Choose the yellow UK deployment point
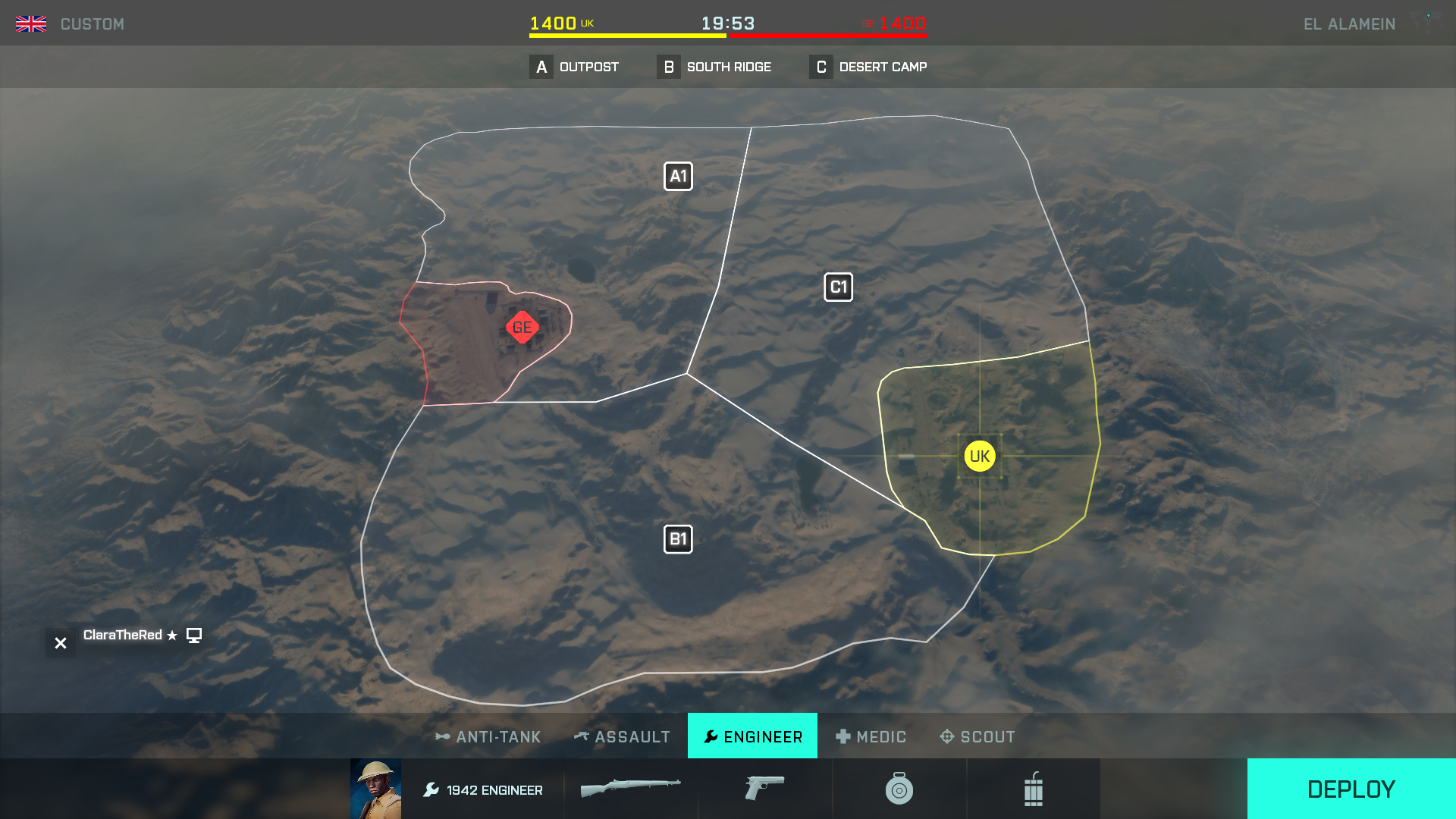 pos(980,456)
